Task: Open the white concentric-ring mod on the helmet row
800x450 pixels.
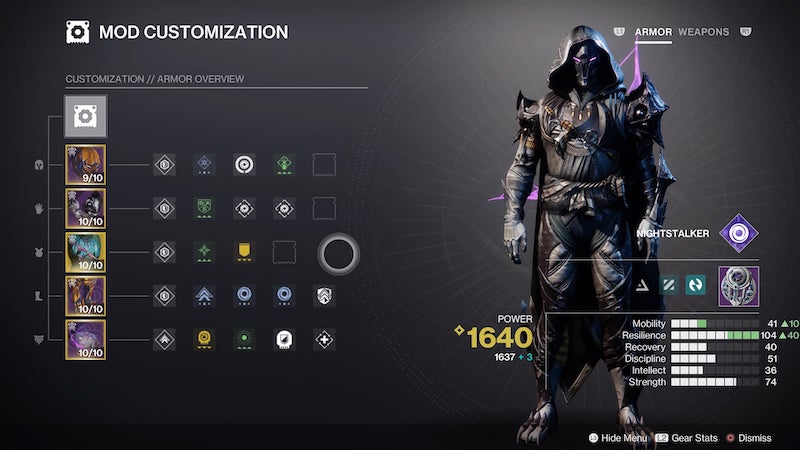Action: [x=244, y=165]
